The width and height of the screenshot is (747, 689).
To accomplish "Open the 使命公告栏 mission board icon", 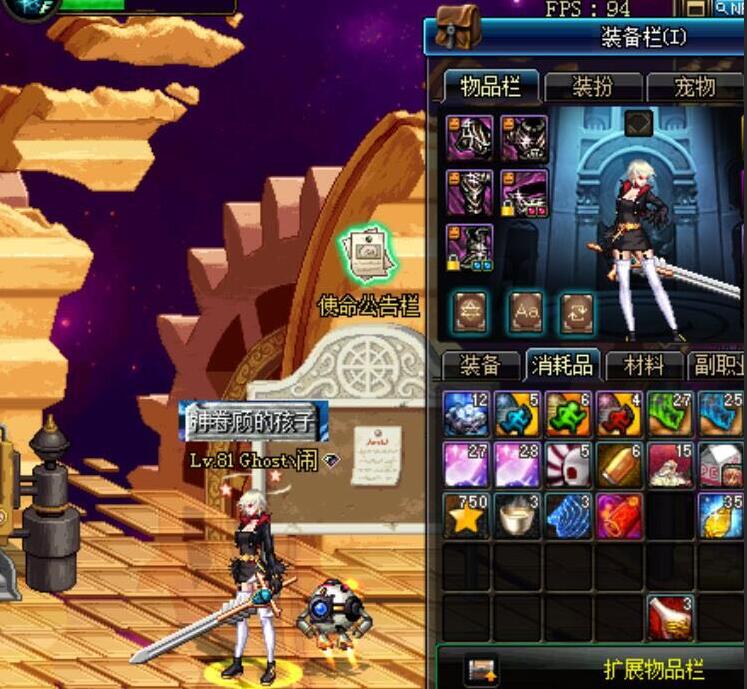I will pyautogui.click(x=367, y=258).
